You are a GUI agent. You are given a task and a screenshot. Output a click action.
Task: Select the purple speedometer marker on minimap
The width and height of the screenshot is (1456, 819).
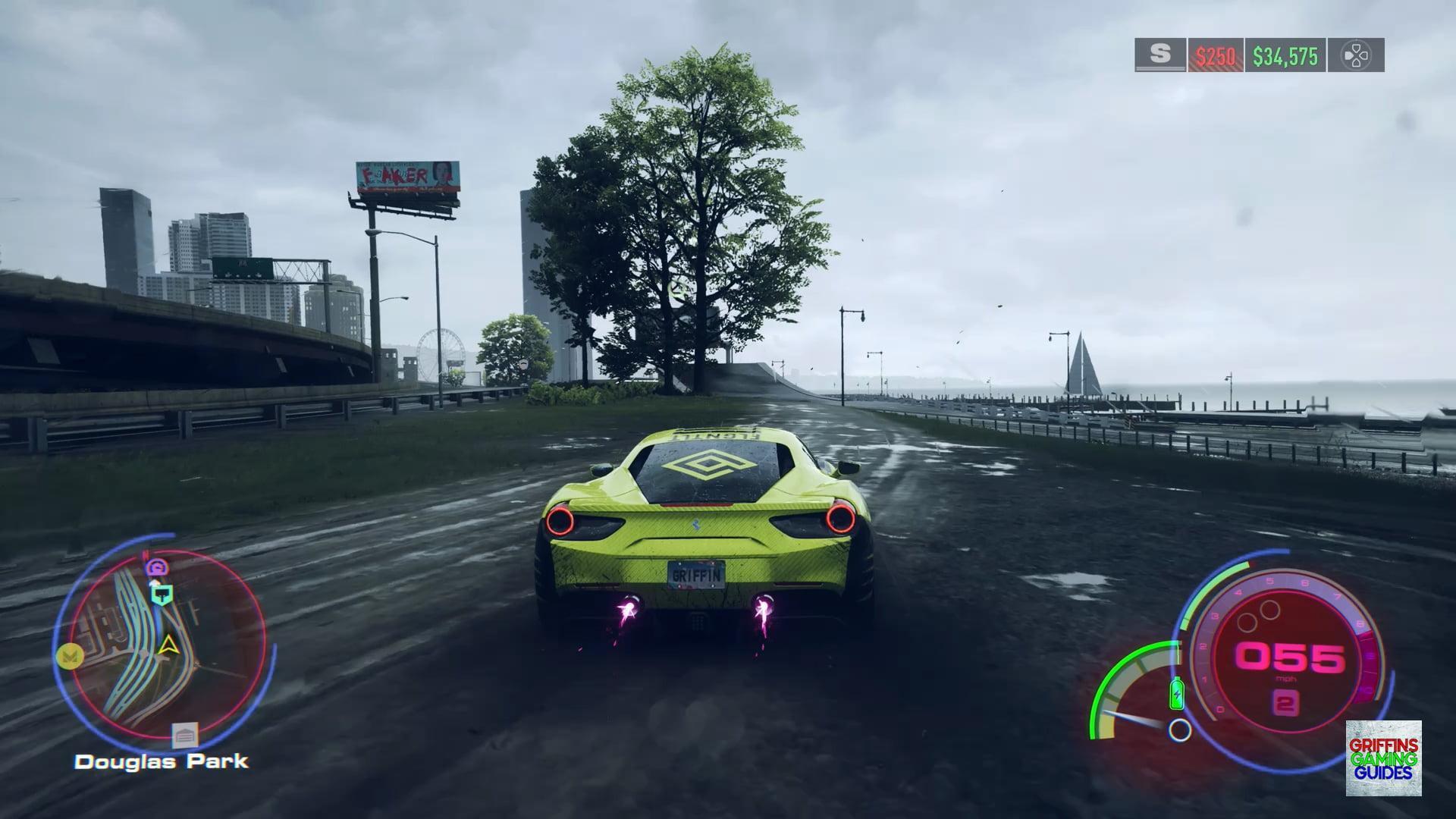[x=158, y=566]
